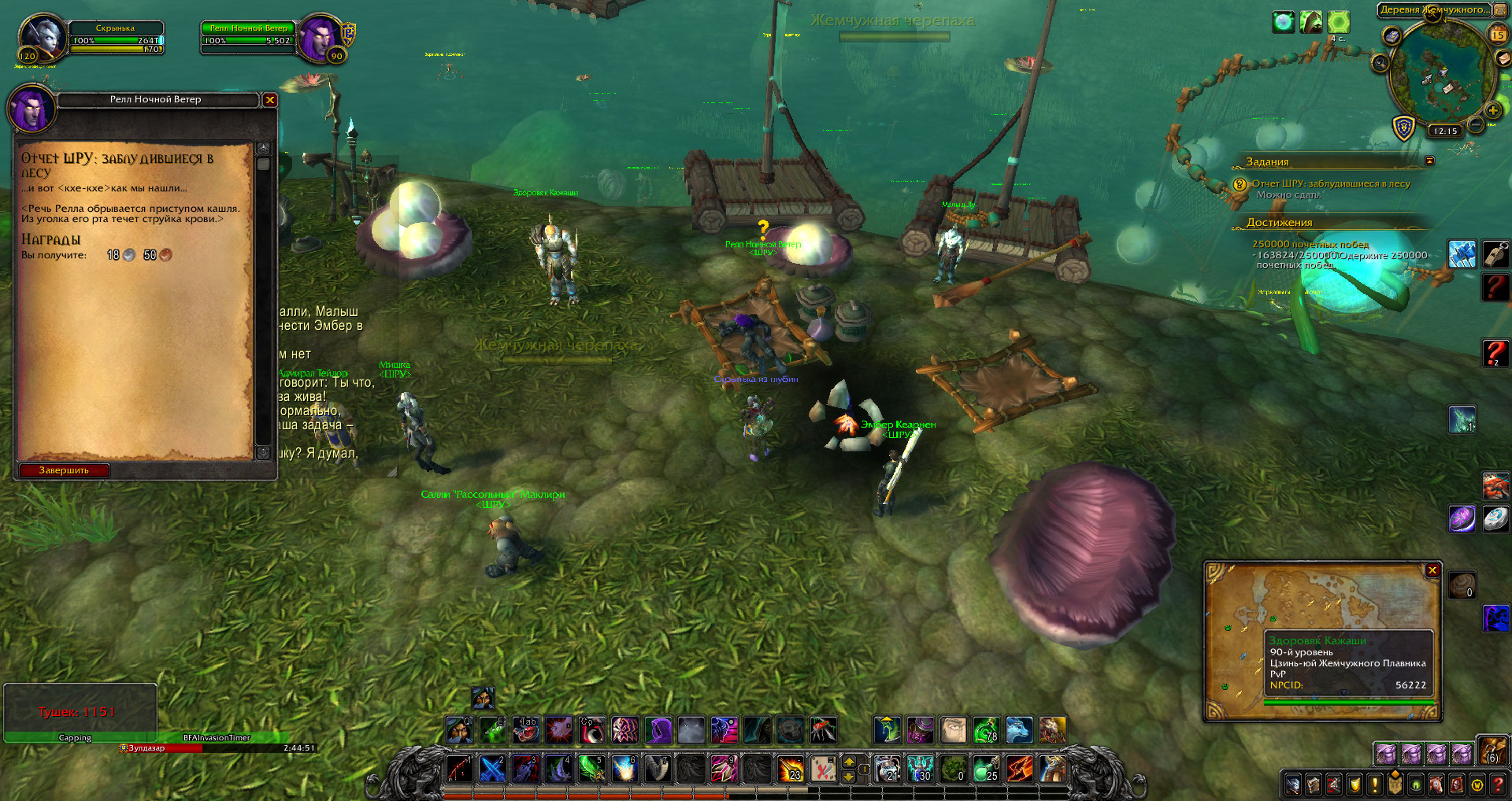This screenshot has width=1512, height=801.
Task: Zoom in on the minimap
Action: click(x=1492, y=110)
